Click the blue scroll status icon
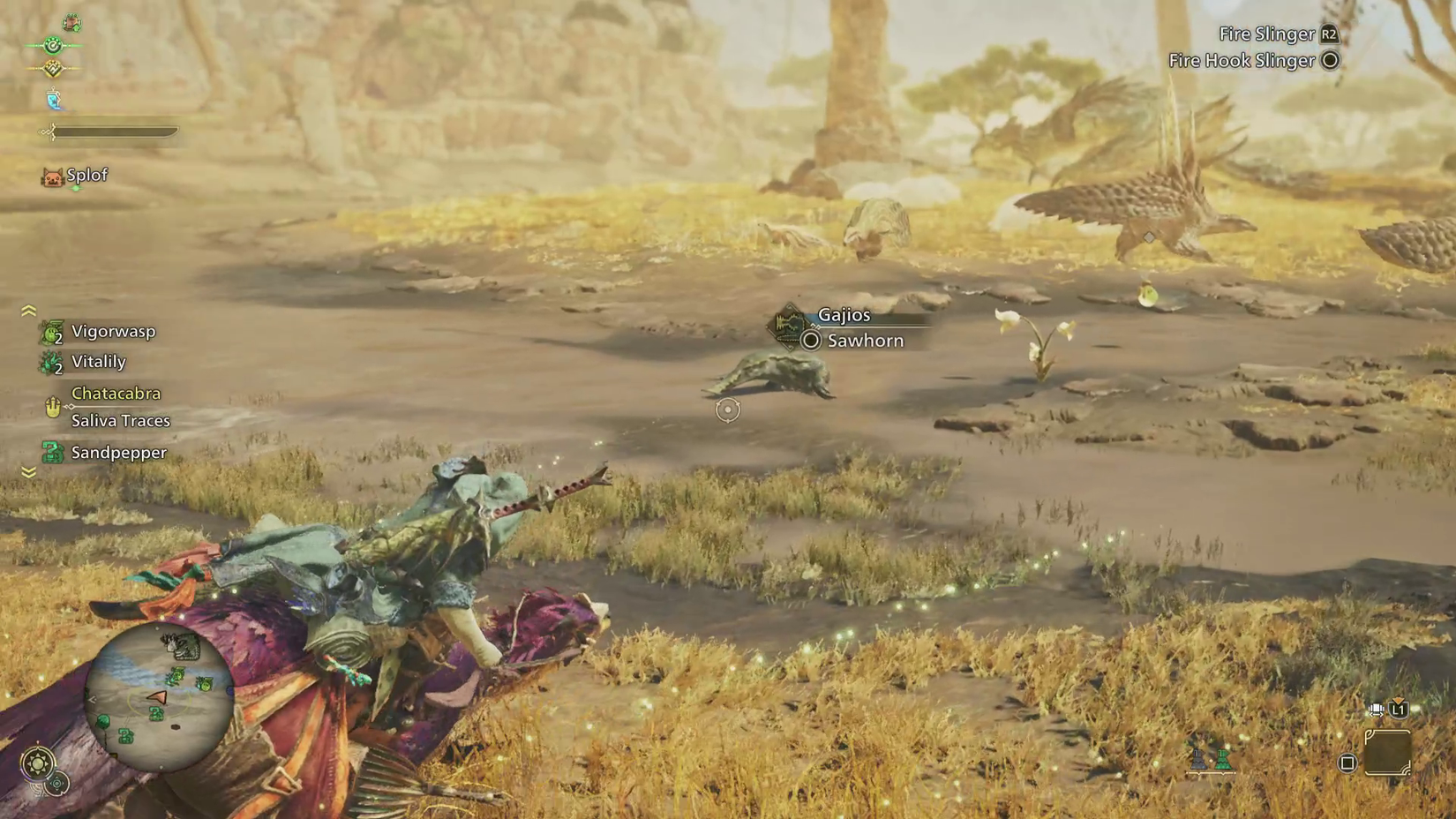The width and height of the screenshot is (1456, 819). tap(54, 101)
